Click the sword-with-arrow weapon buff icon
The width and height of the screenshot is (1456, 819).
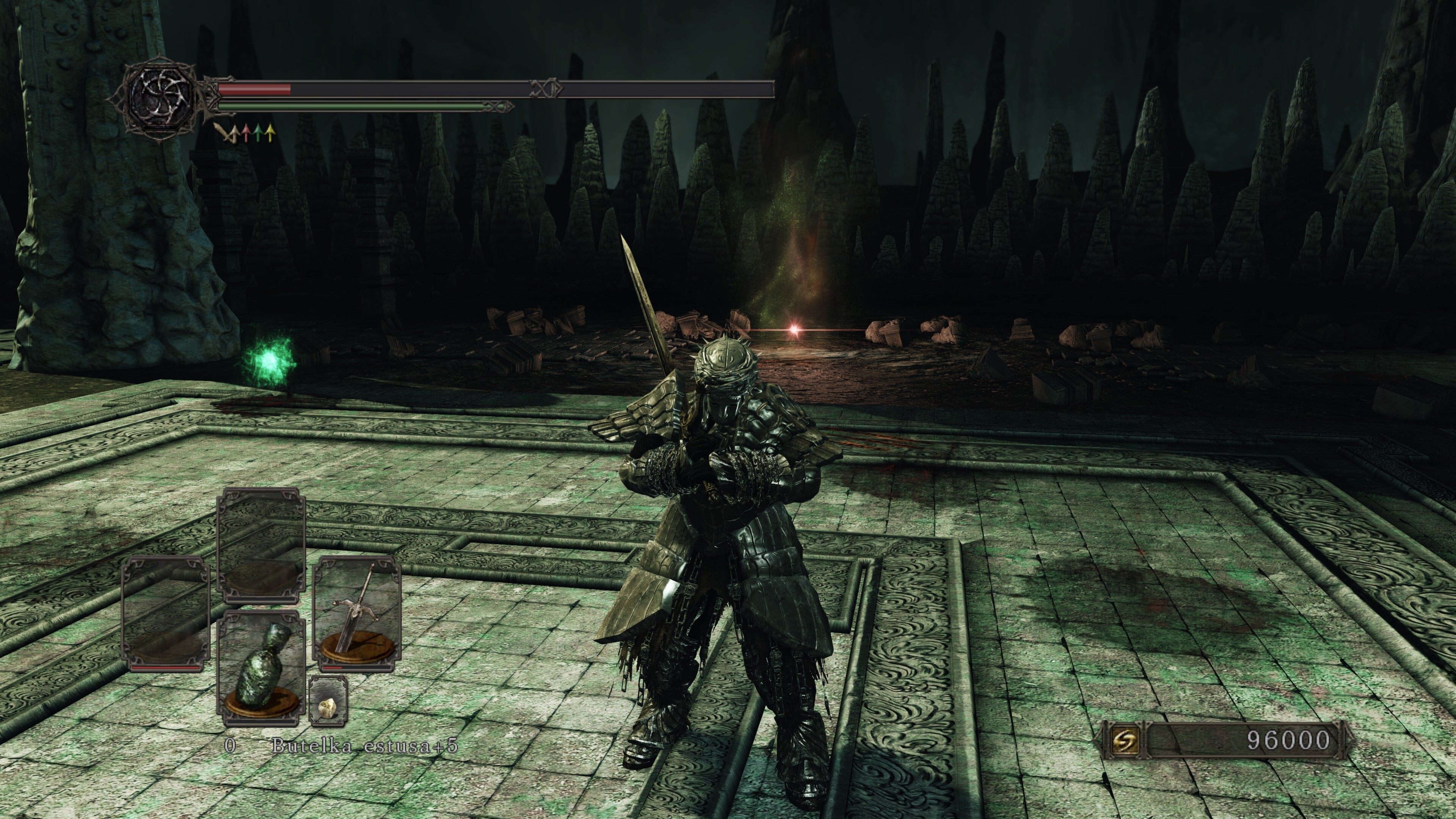pos(229,133)
